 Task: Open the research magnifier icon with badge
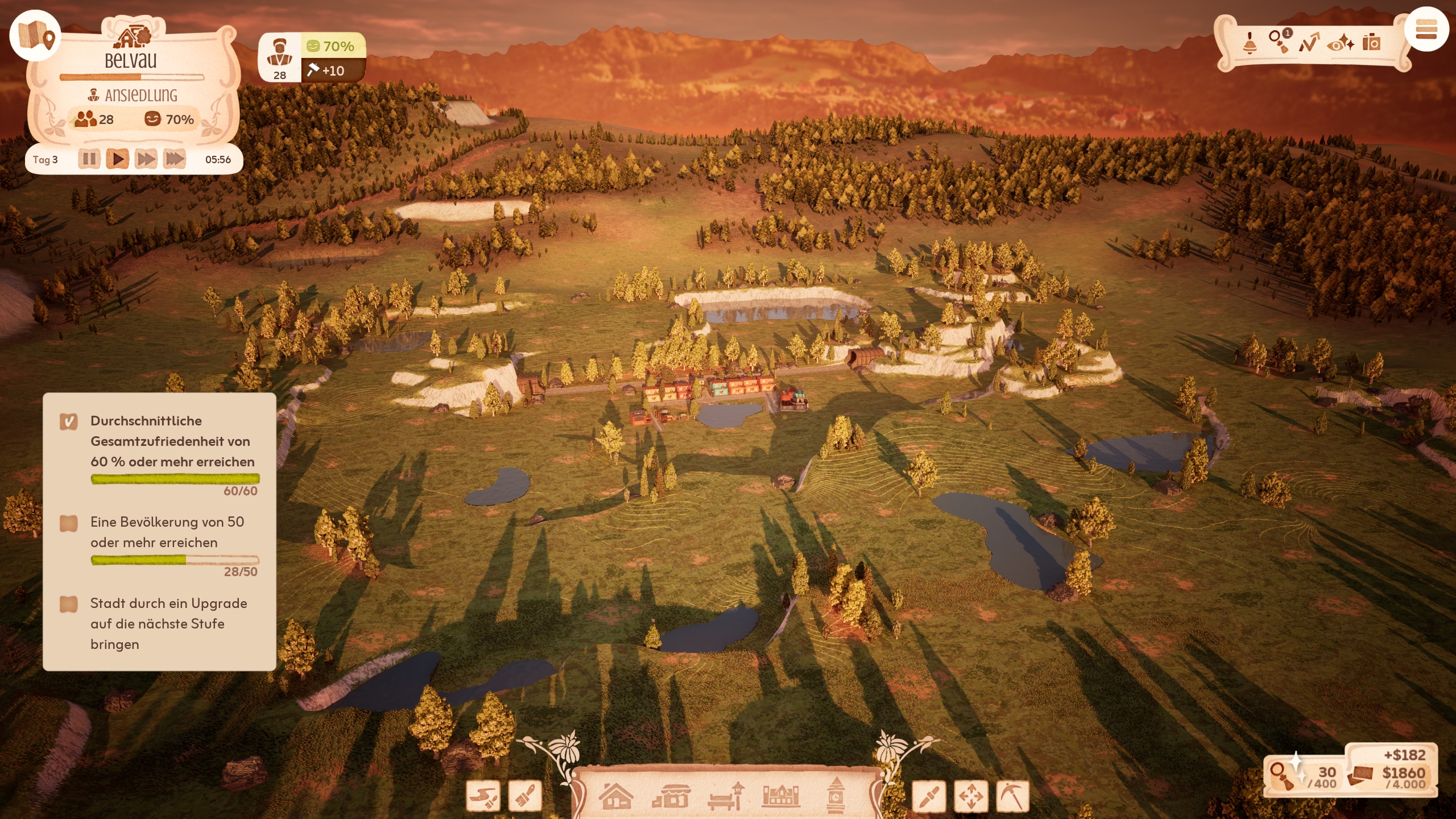click(x=1279, y=42)
